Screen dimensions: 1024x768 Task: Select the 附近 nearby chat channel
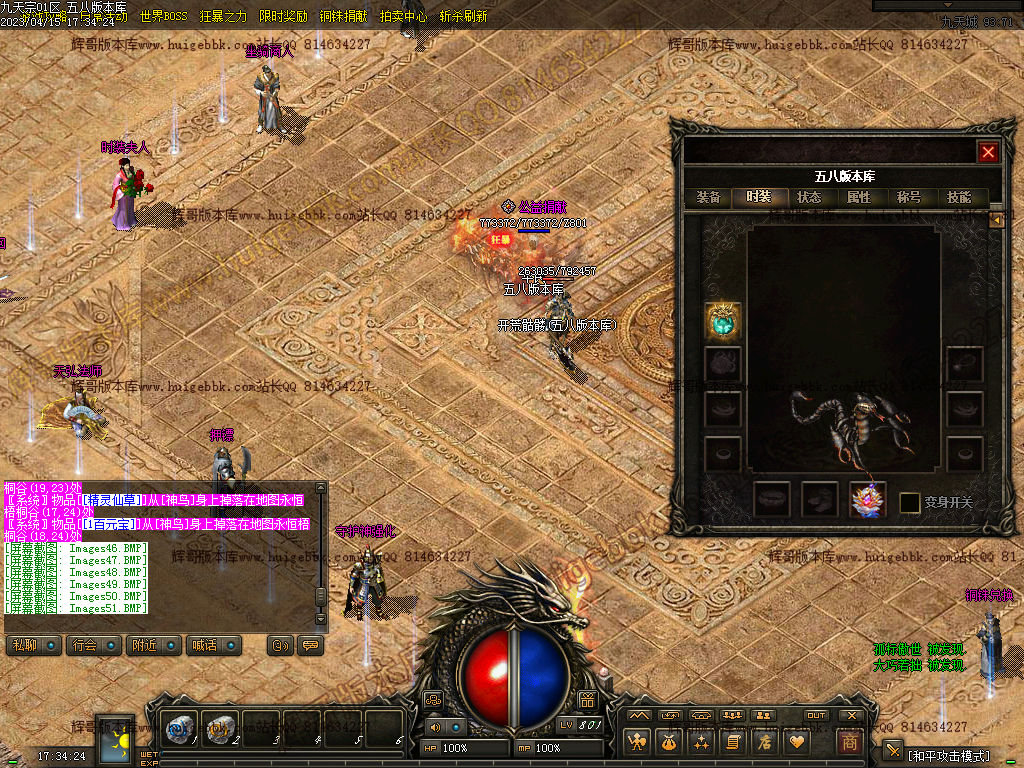click(x=152, y=646)
